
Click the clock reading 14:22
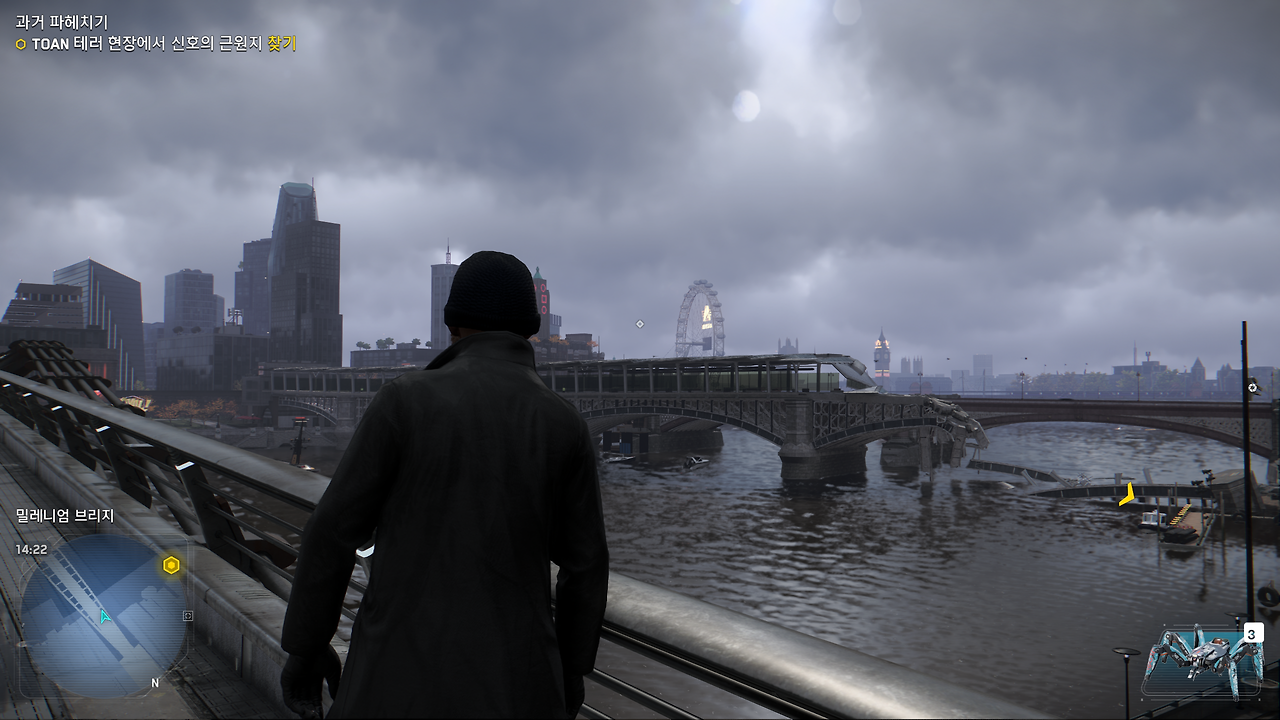(x=31, y=548)
